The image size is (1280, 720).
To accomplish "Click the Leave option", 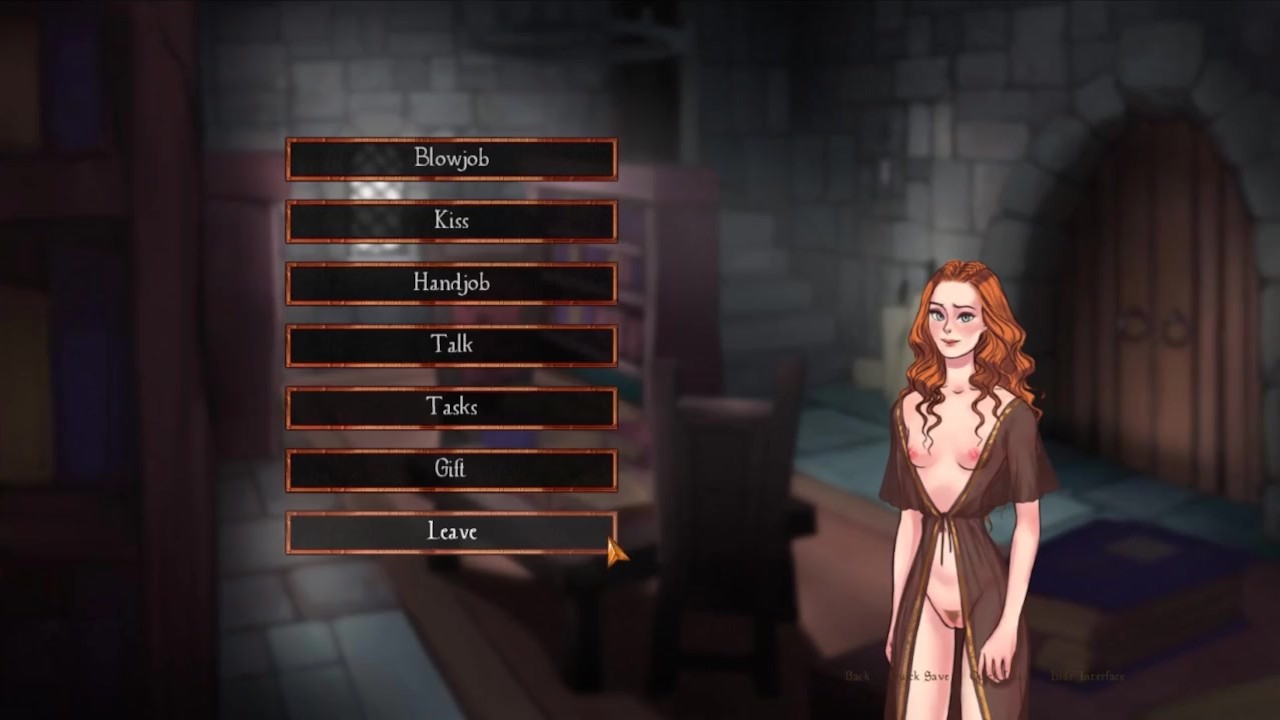I will click(x=451, y=532).
